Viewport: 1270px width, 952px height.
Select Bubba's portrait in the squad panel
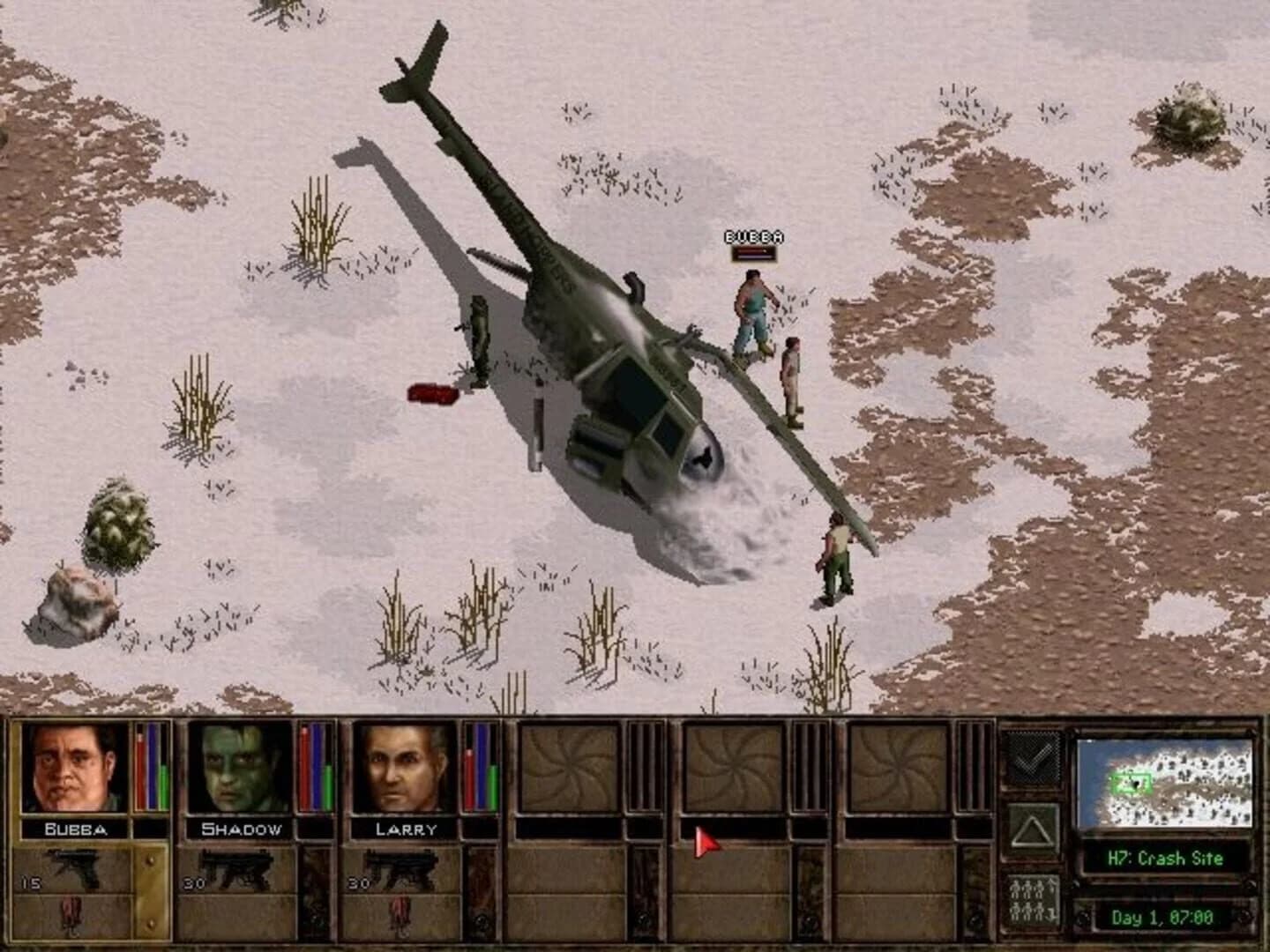[75, 771]
